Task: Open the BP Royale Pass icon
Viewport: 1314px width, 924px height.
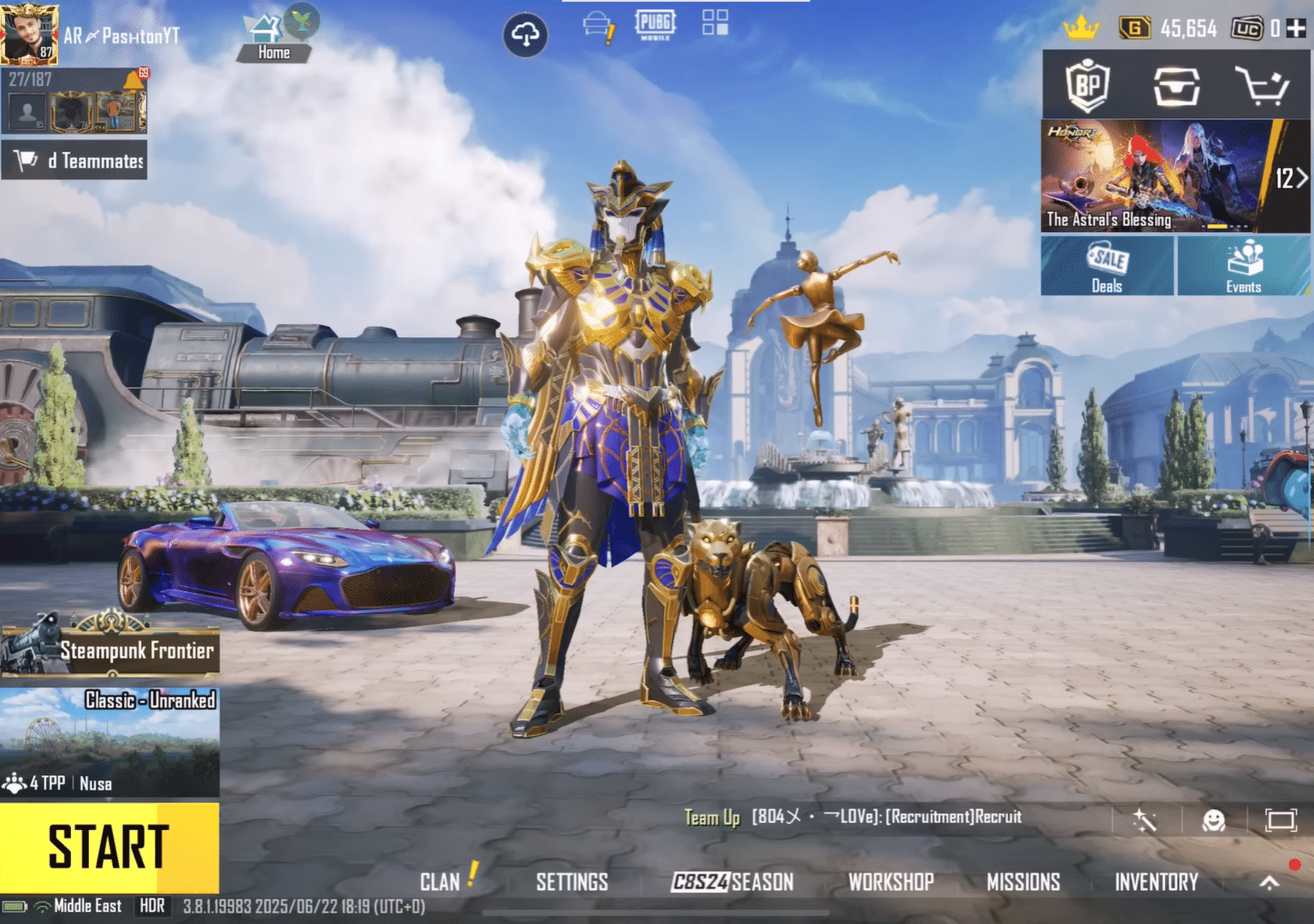Action: tap(1087, 86)
